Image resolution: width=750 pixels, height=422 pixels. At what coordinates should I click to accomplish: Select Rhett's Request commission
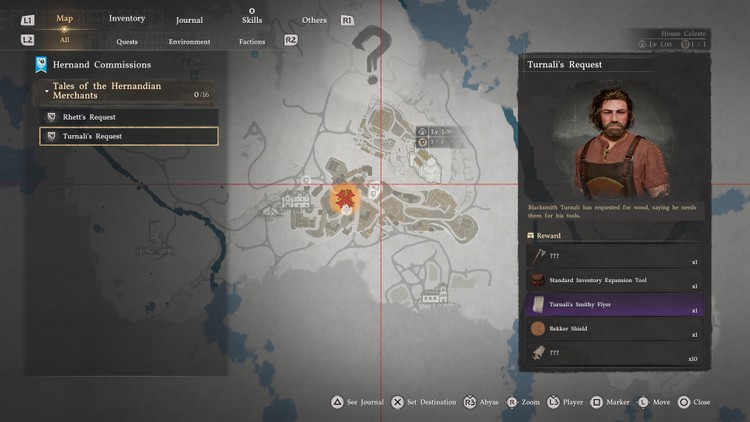128,117
